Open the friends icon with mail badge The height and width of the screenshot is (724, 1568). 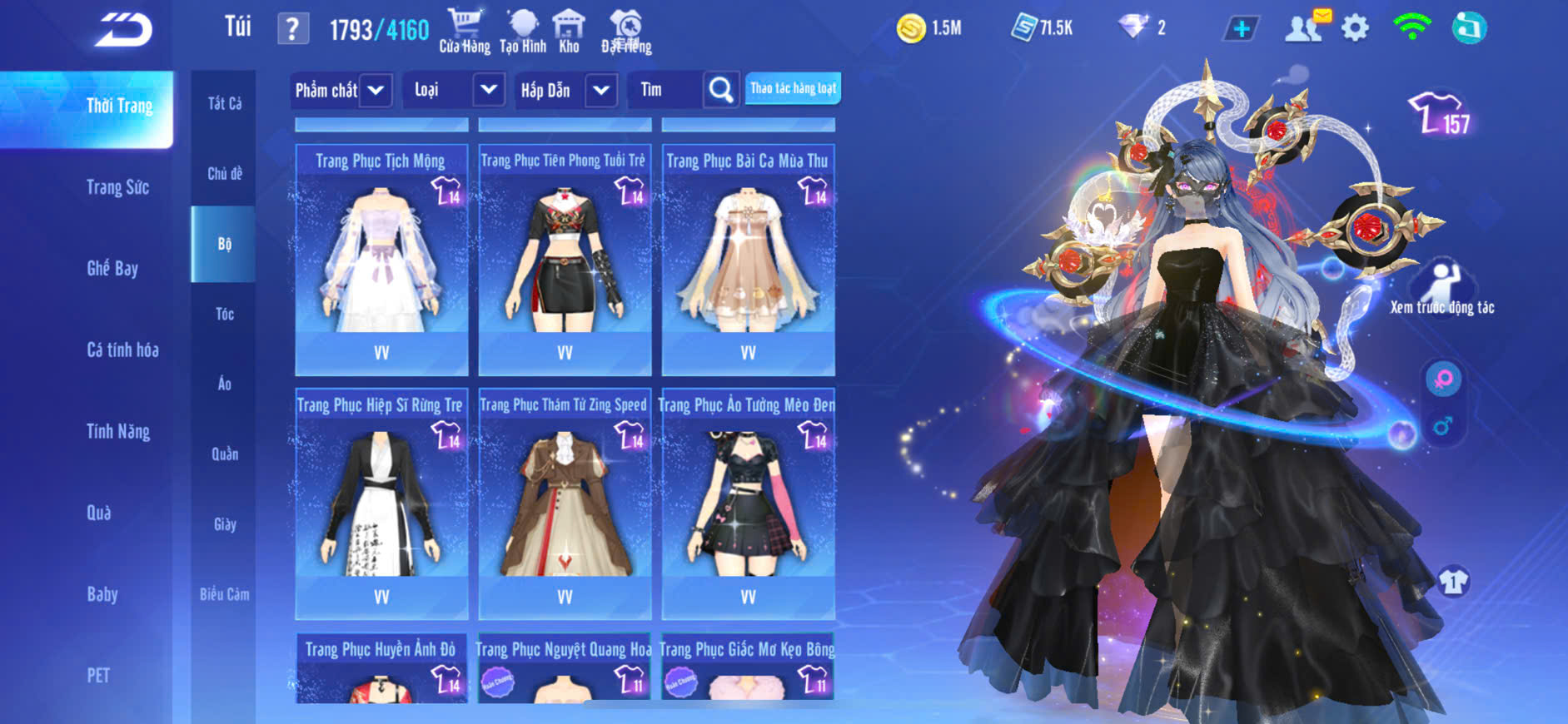[1305, 27]
